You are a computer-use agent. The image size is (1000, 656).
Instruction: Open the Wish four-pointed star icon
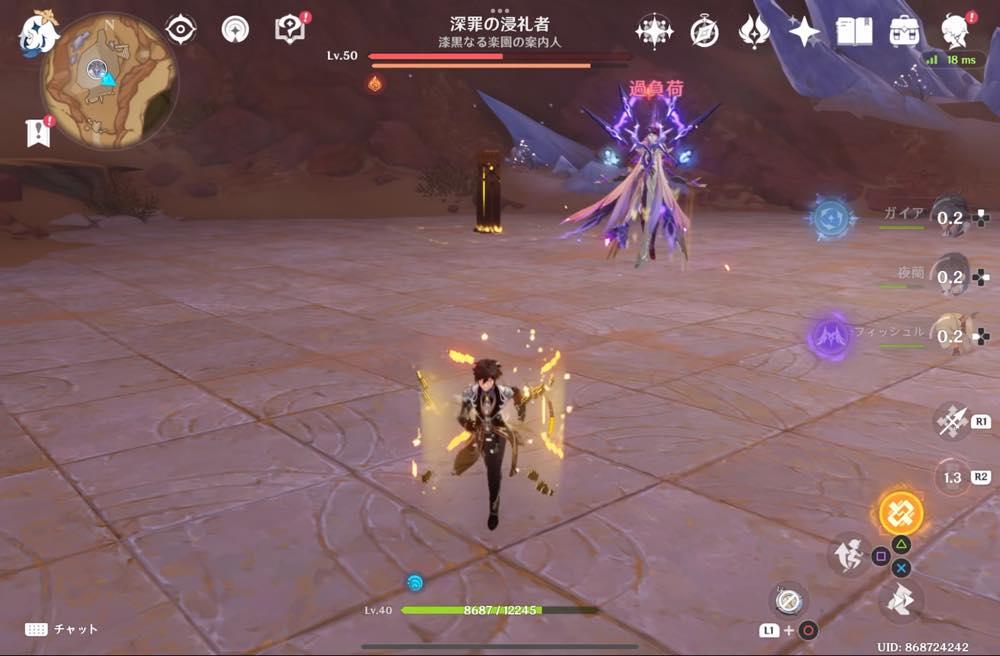coord(804,33)
